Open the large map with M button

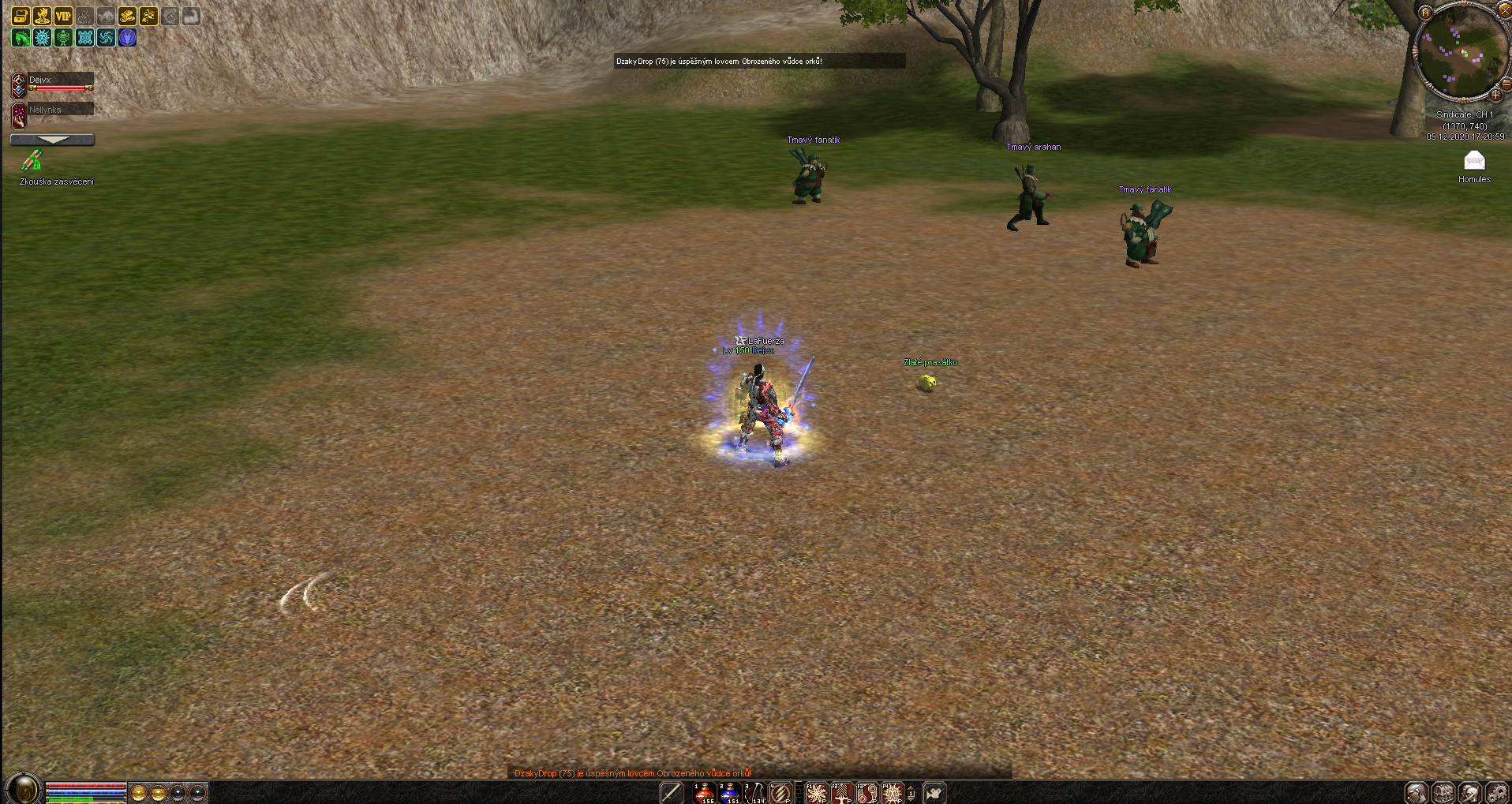click(x=1425, y=13)
